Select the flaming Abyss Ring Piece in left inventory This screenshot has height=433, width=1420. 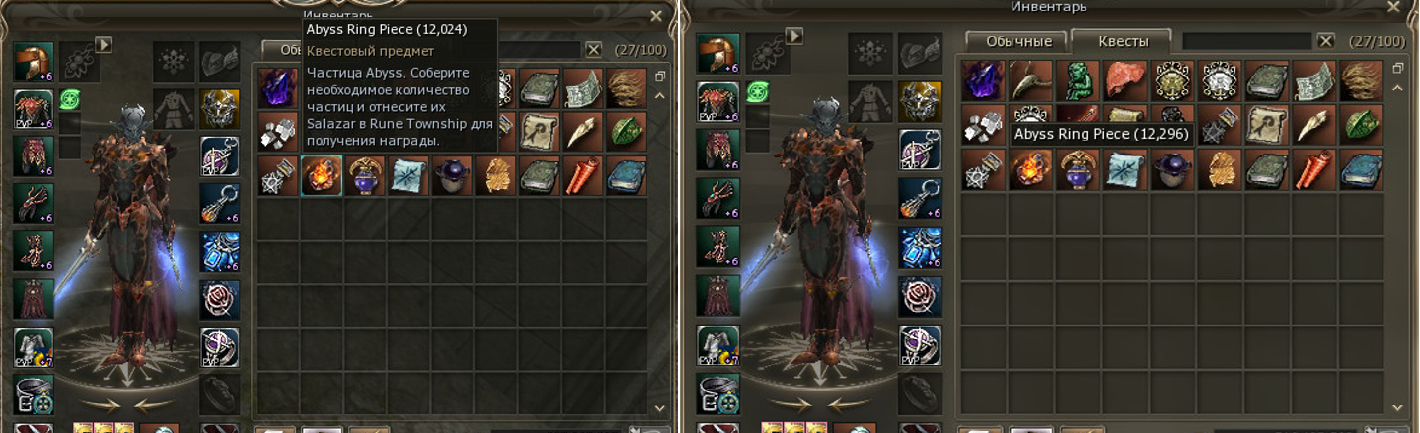[322, 176]
